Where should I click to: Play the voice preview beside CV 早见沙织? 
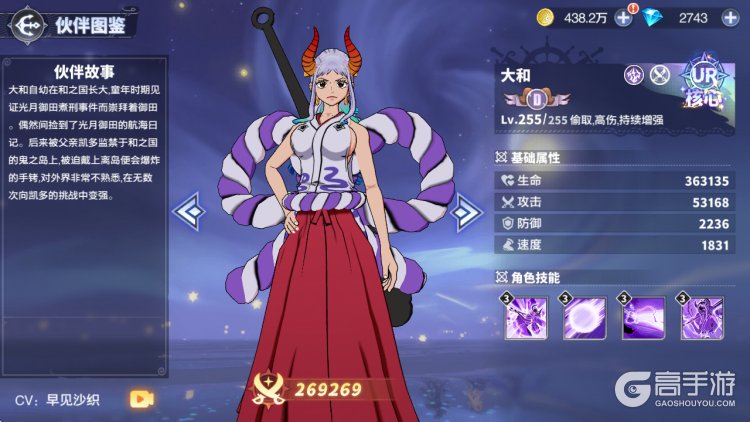click(x=141, y=399)
